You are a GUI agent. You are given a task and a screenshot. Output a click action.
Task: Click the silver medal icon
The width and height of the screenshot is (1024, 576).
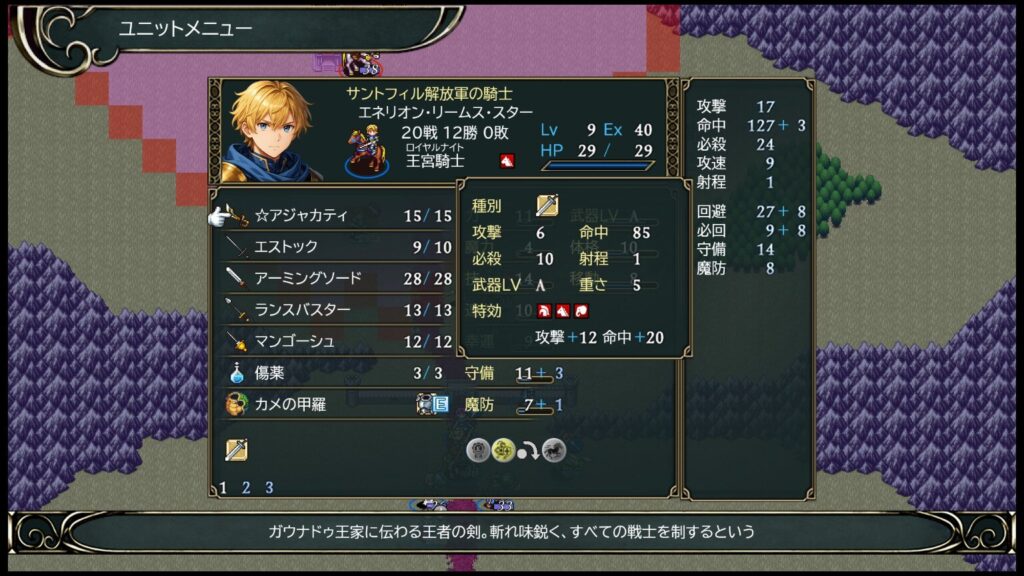(x=478, y=450)
